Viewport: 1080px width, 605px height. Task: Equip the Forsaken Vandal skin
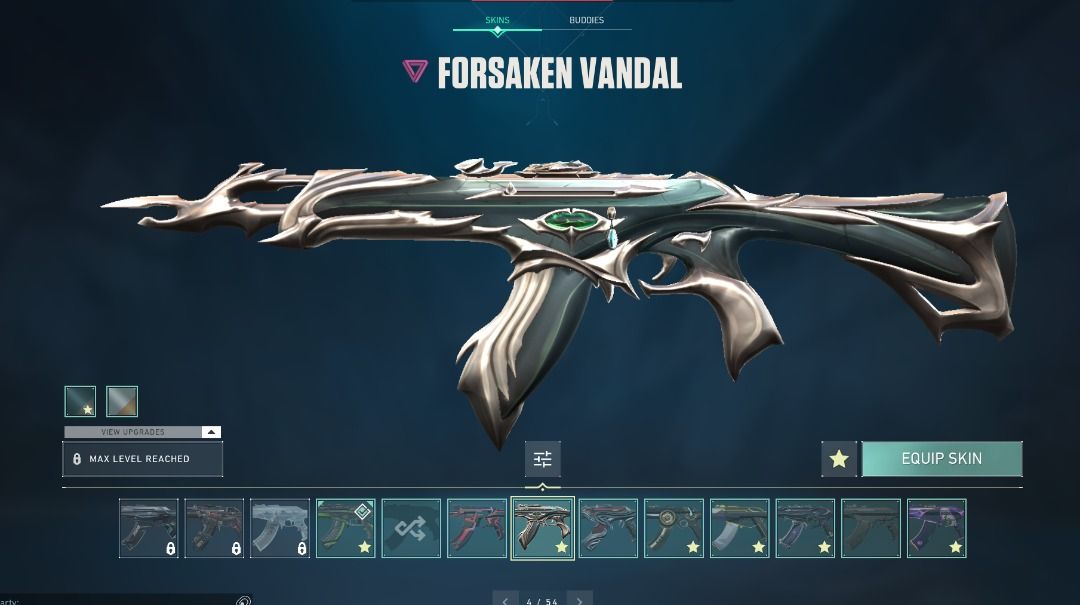941,459
